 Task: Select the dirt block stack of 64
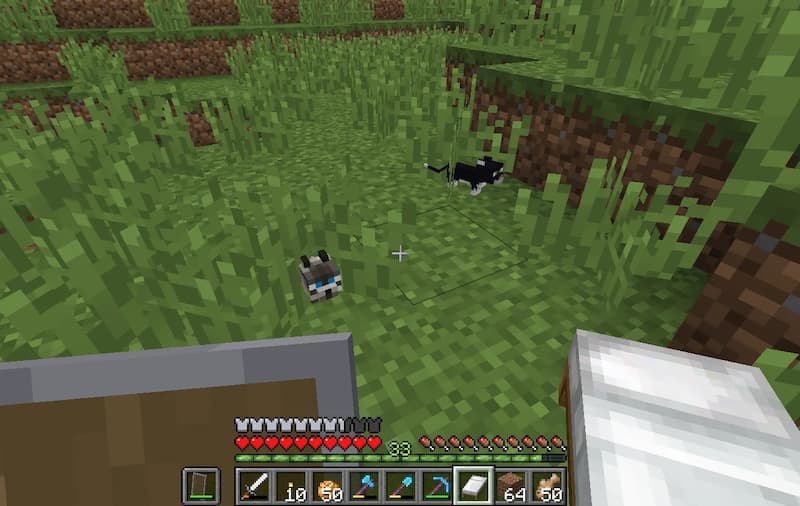coord(510,486)
